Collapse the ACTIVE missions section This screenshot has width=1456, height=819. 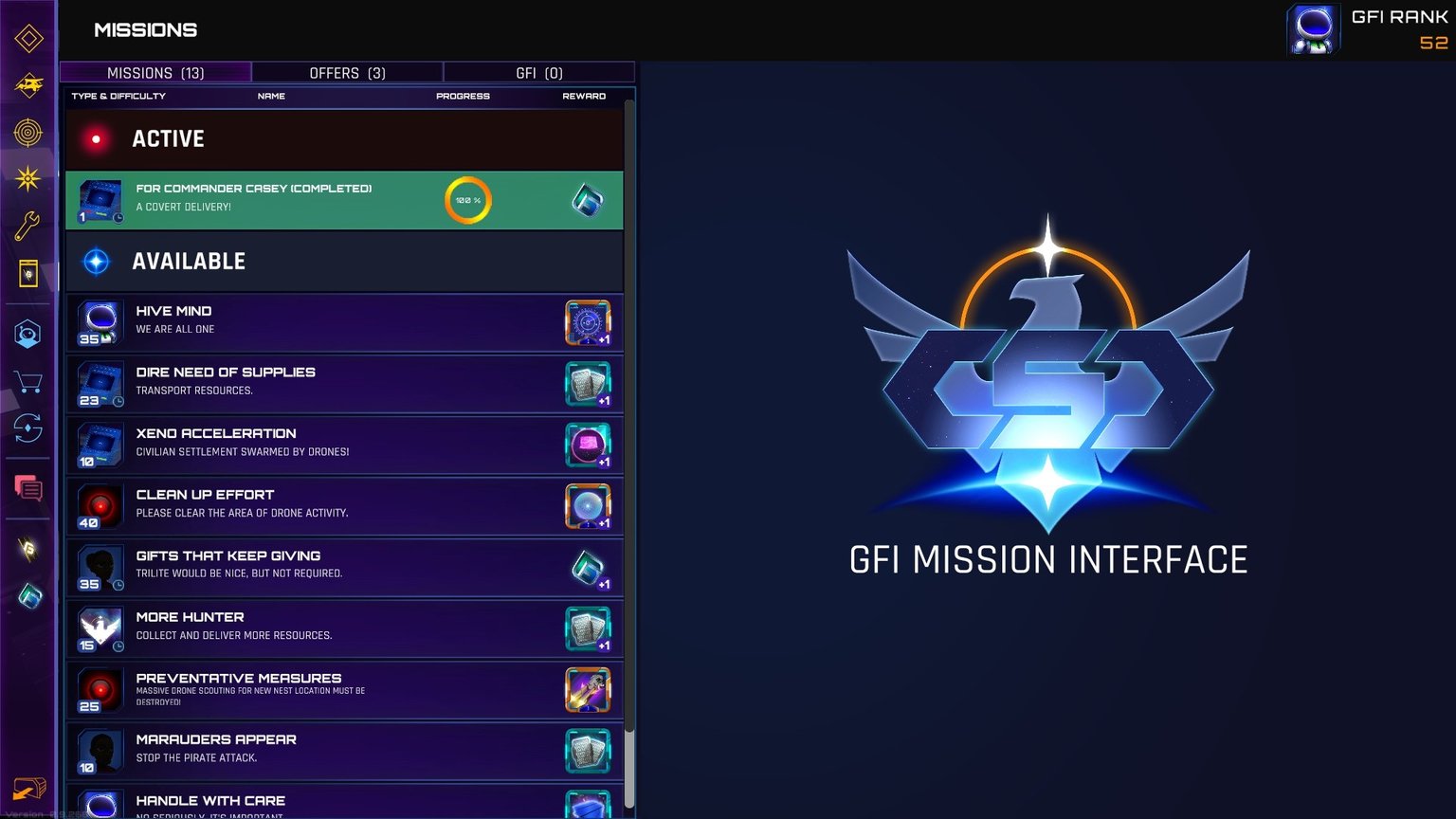[x=168, y=138]
